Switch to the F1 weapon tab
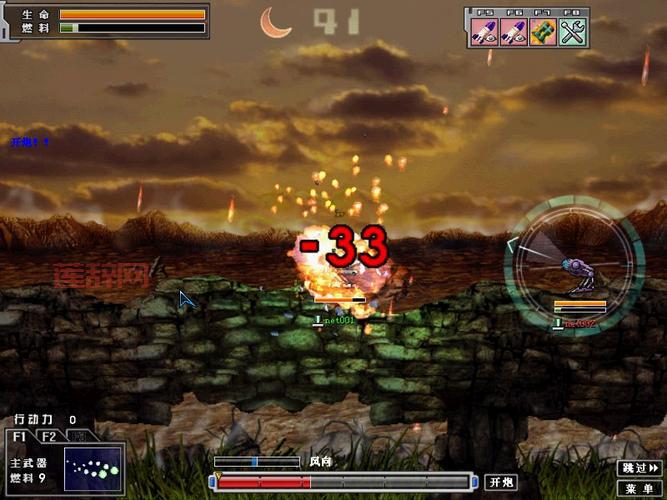 click(x=19, y=436)
